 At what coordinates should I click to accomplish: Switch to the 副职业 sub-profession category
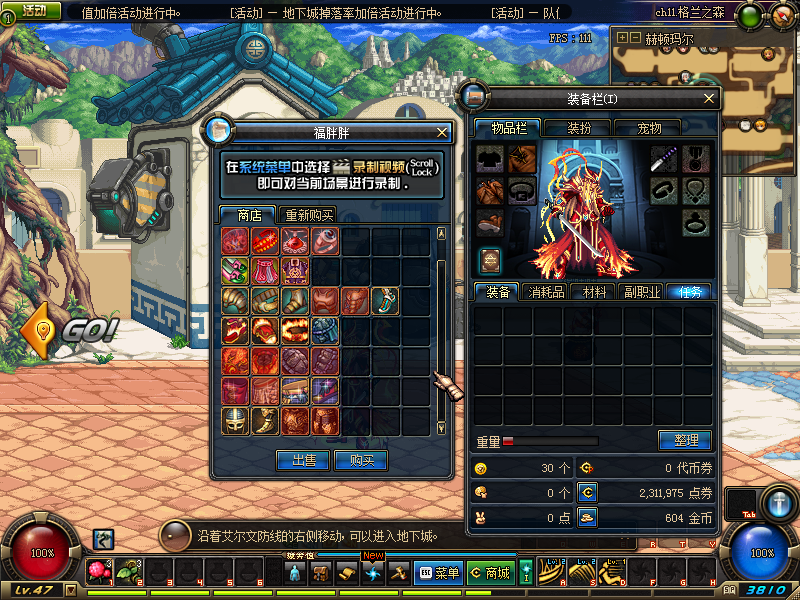click(x=642, y=292)
